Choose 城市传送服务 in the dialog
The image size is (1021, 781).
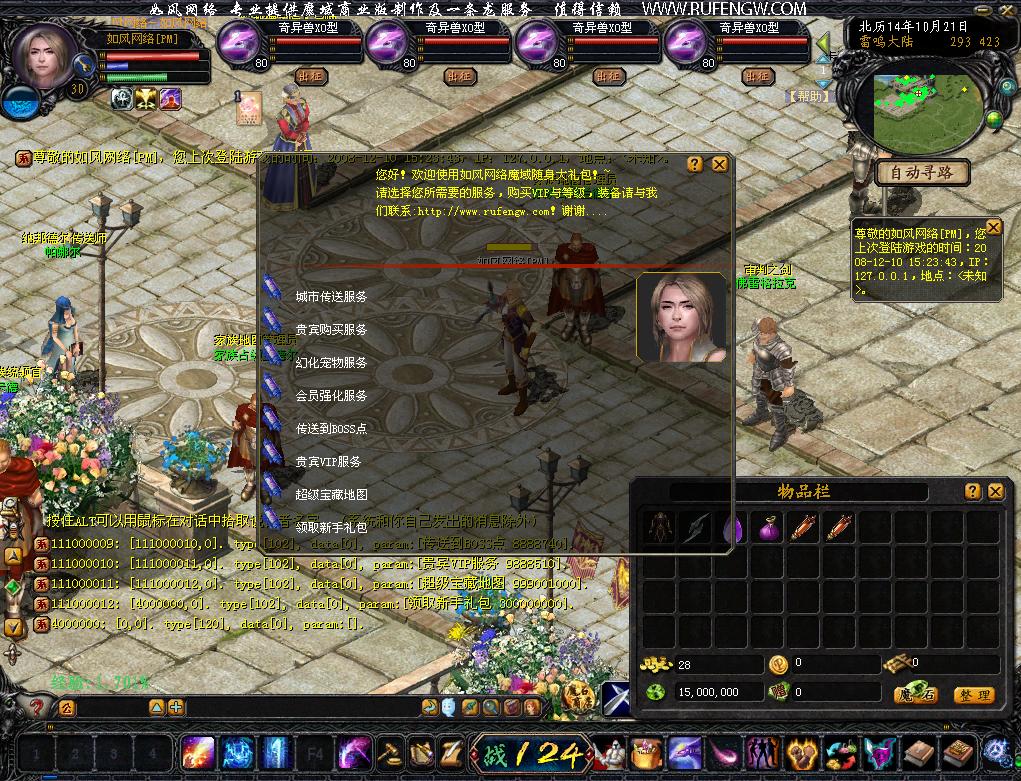tap(330, 297)
